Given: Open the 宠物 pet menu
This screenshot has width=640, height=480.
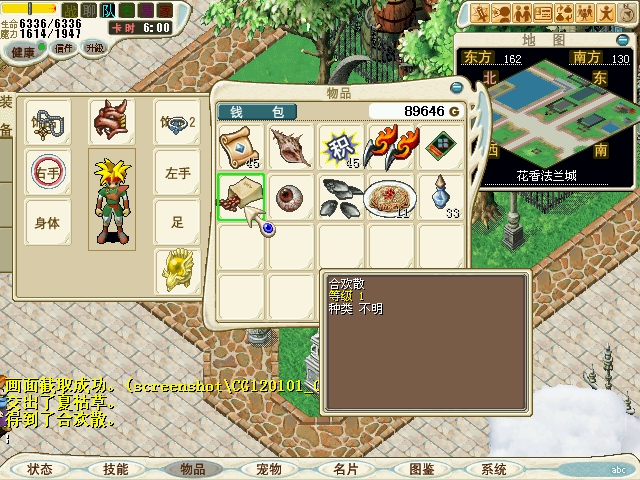Looking at the screenshot, I should (x=269, y=469).
